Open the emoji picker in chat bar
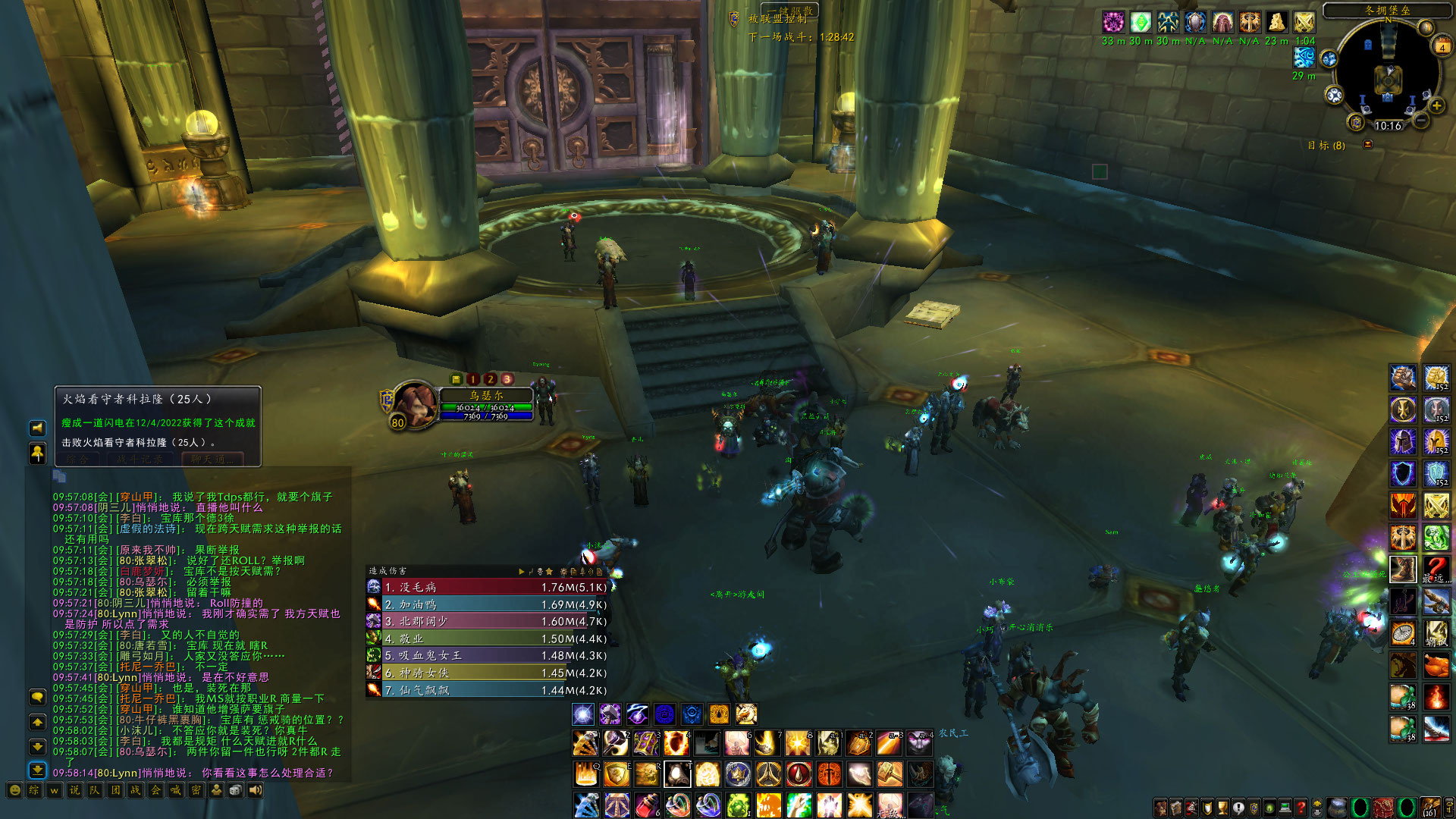1456x819 pixels. 14,790
